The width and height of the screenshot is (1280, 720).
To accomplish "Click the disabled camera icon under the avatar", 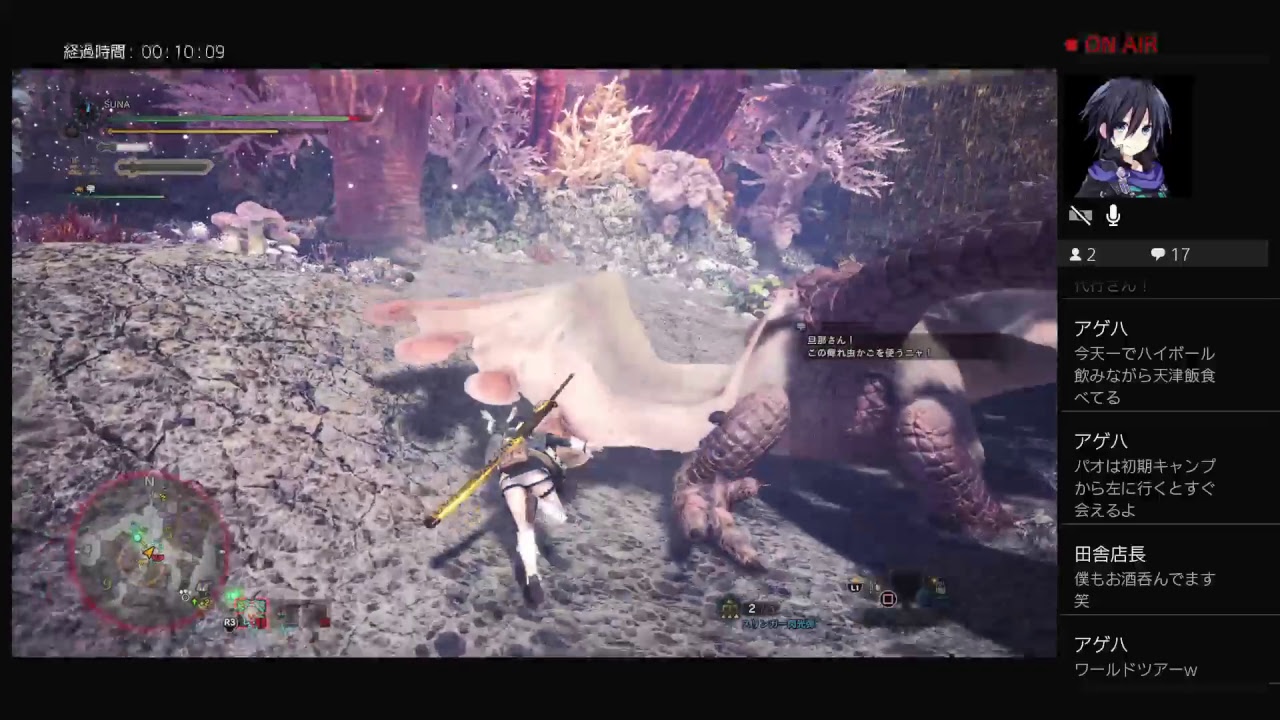I will click(1080, 215).
